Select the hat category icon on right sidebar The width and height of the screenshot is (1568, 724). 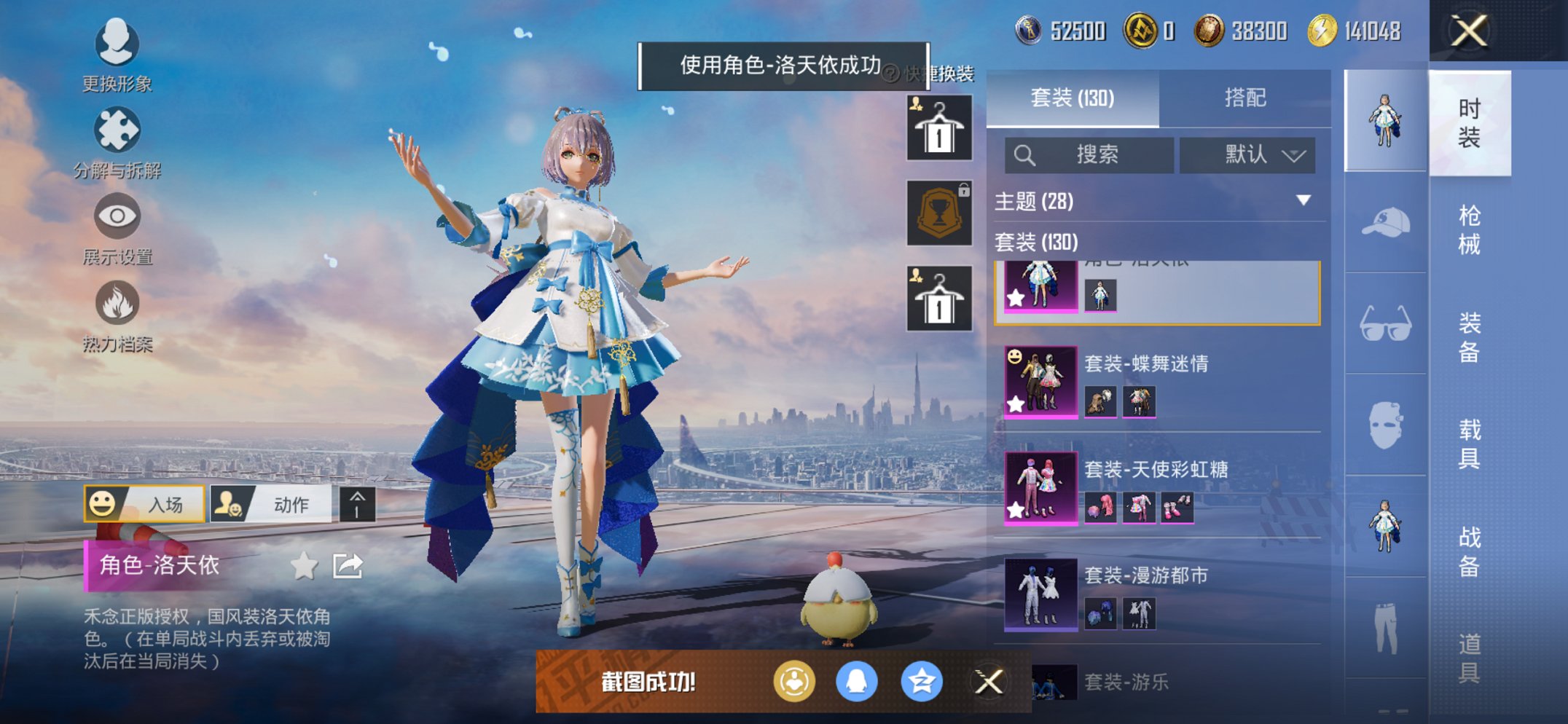(x=1383, y=222)
